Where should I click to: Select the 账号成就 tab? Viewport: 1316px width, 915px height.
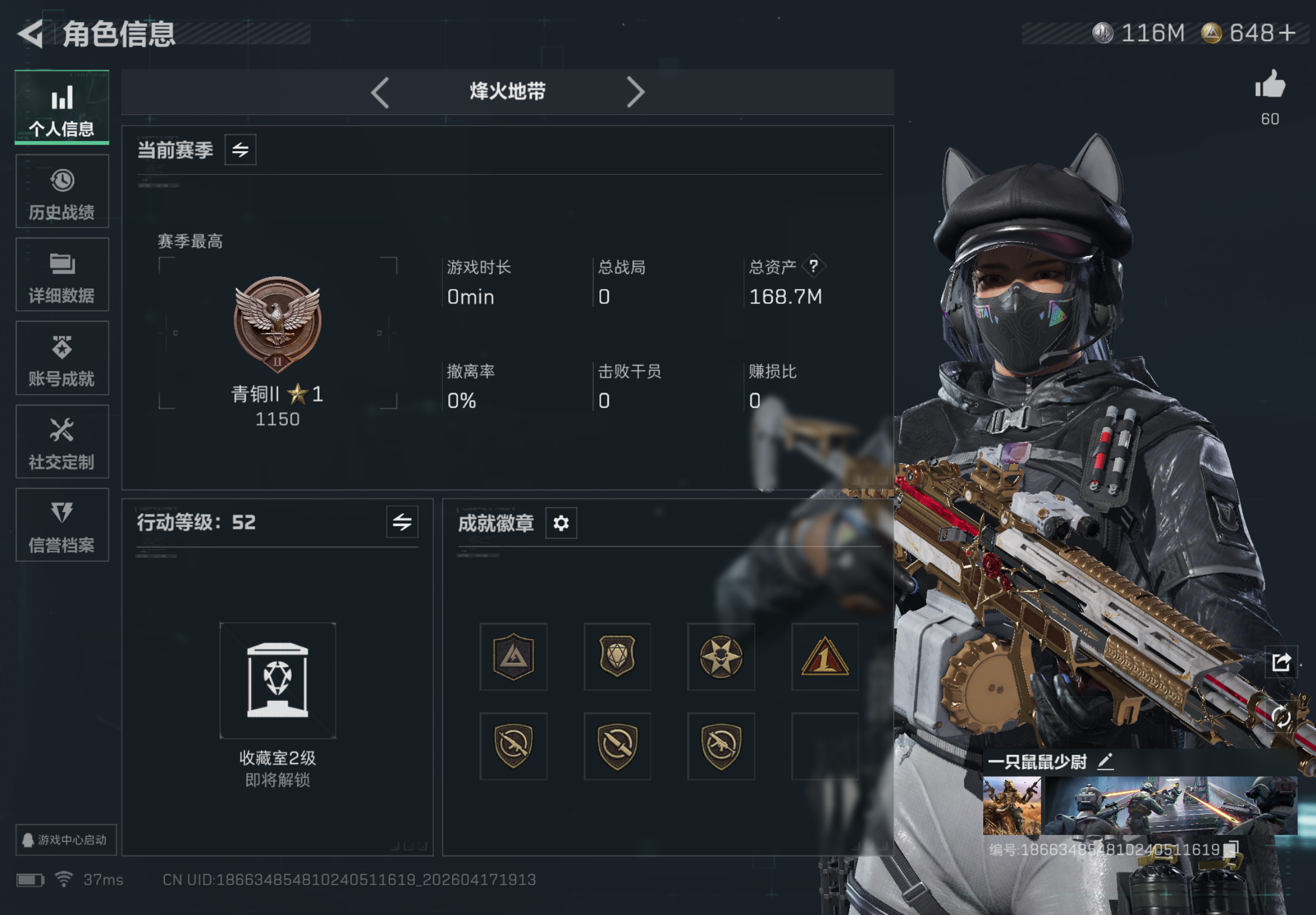(x=62, y=358)
